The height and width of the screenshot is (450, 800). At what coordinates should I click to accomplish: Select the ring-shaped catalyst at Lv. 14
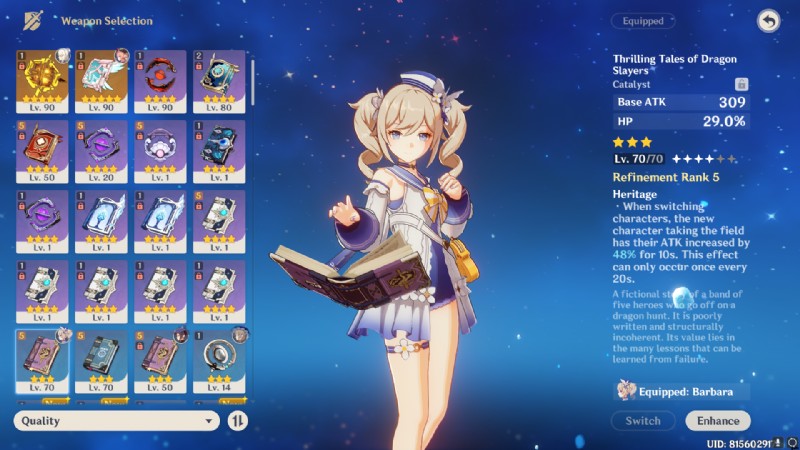[218, 357]
